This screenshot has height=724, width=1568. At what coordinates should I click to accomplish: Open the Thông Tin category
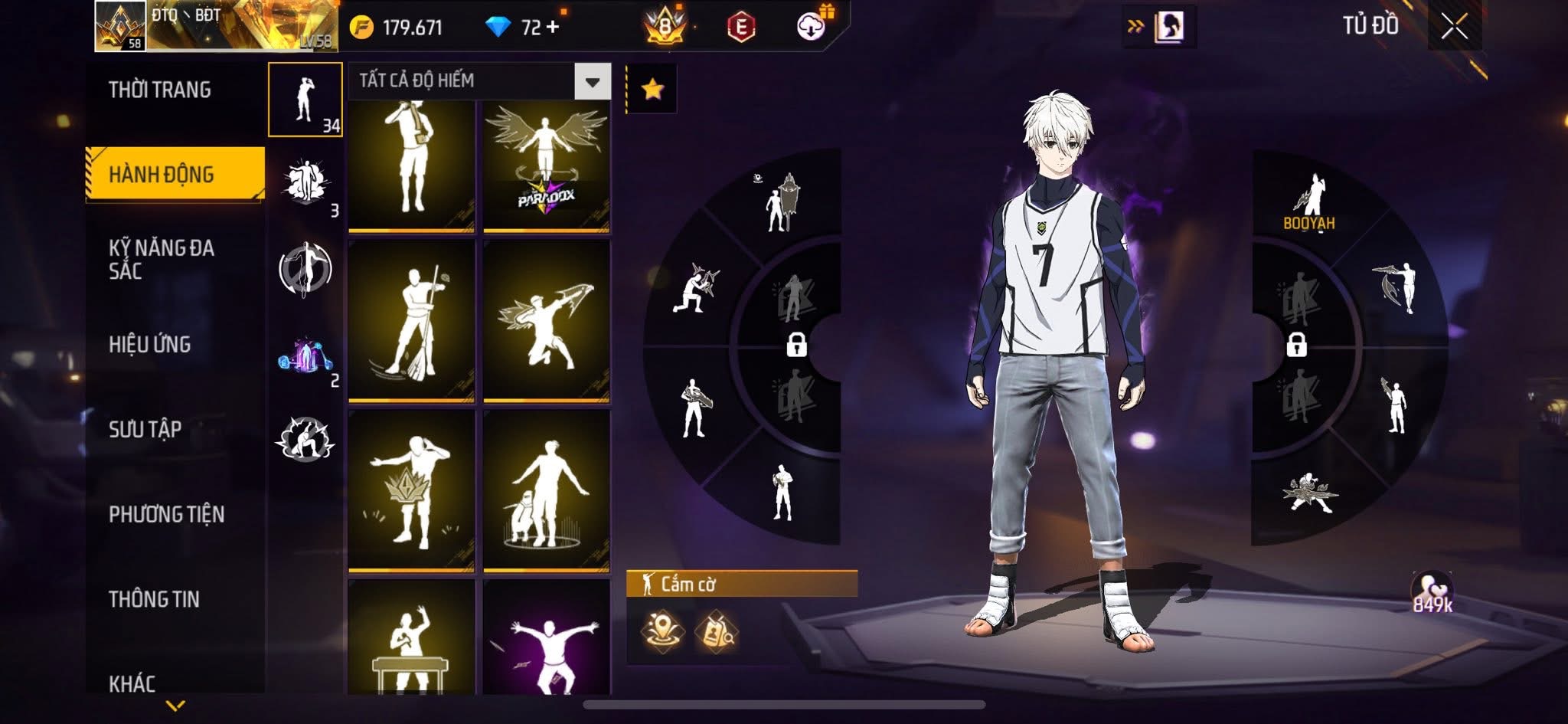(x=154, y=599)
